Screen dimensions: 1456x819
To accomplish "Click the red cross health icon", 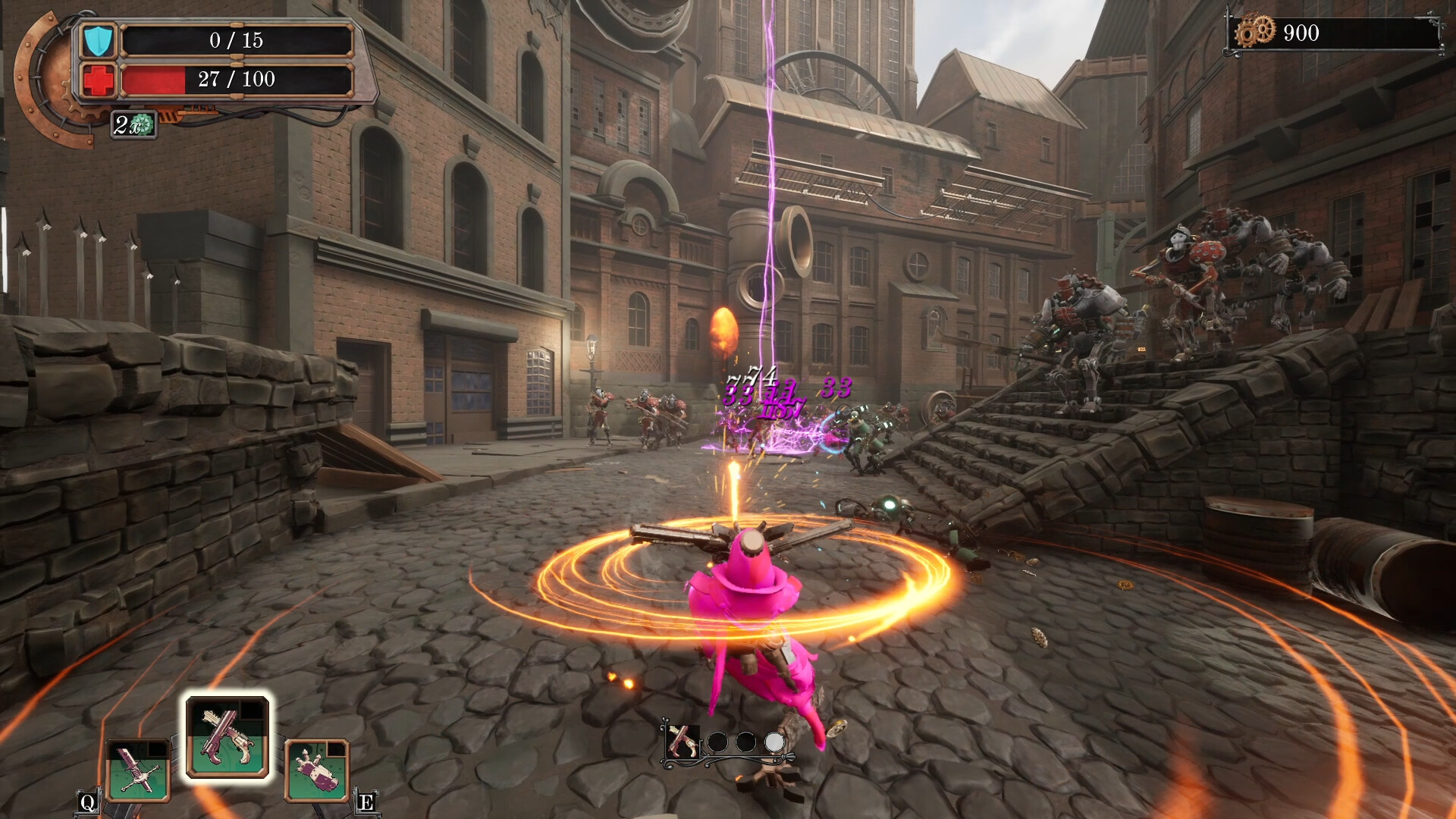I will tap(98, 80).
